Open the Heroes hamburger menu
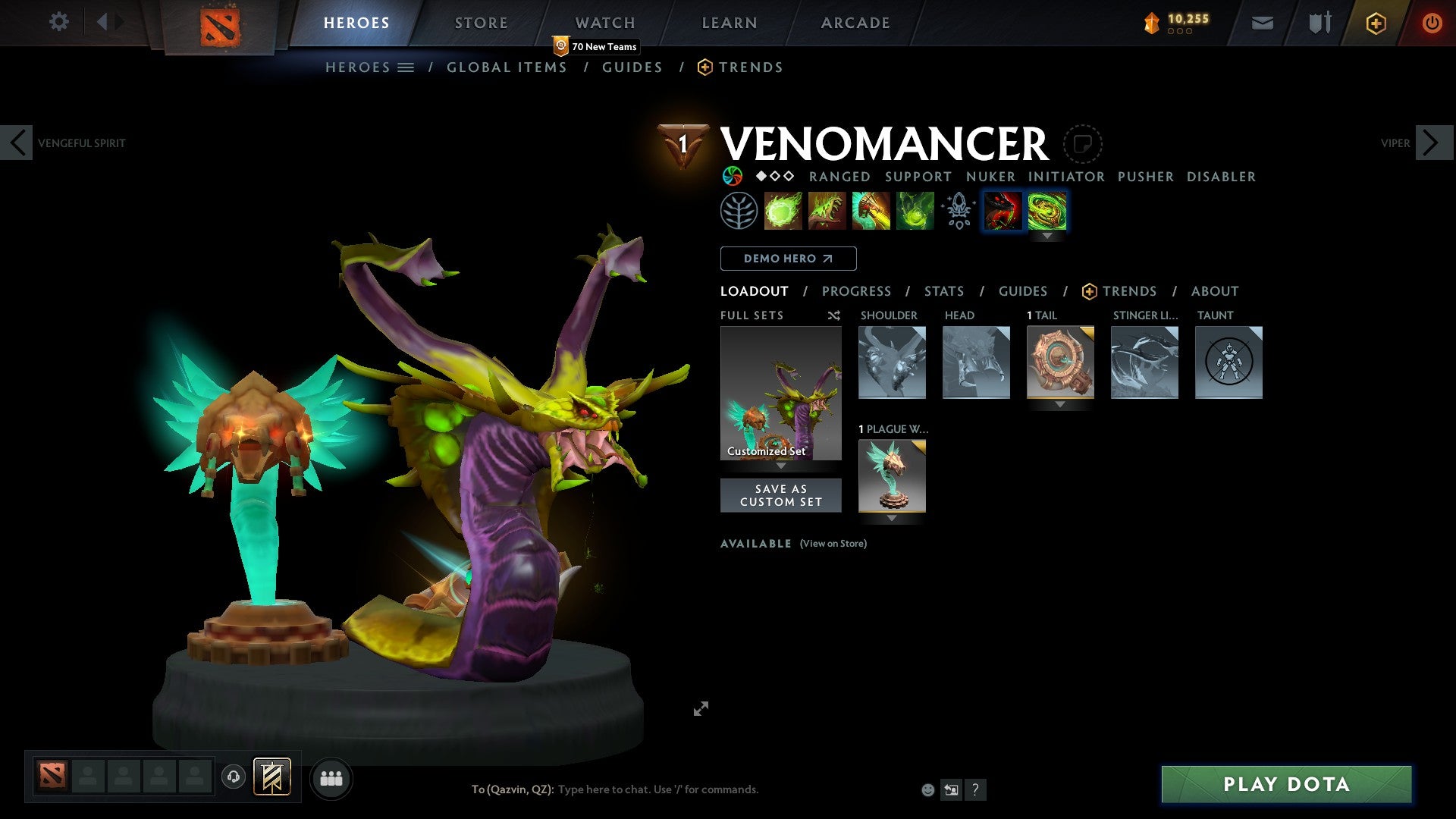The width and height of the screenshot is (1456, 819). [x=406, y=67]
